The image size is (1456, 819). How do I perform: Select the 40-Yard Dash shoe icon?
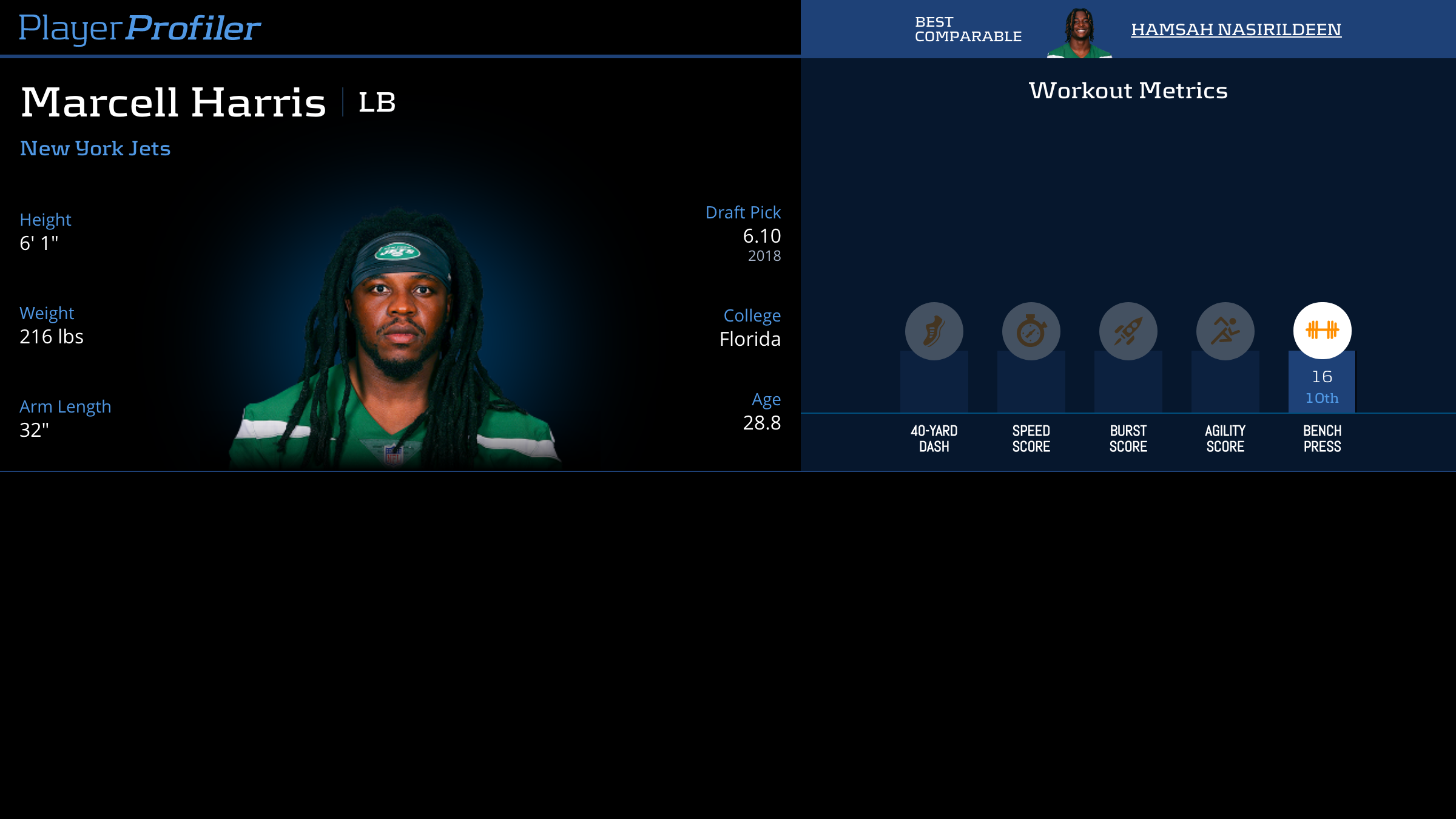(x=934, y=331)
